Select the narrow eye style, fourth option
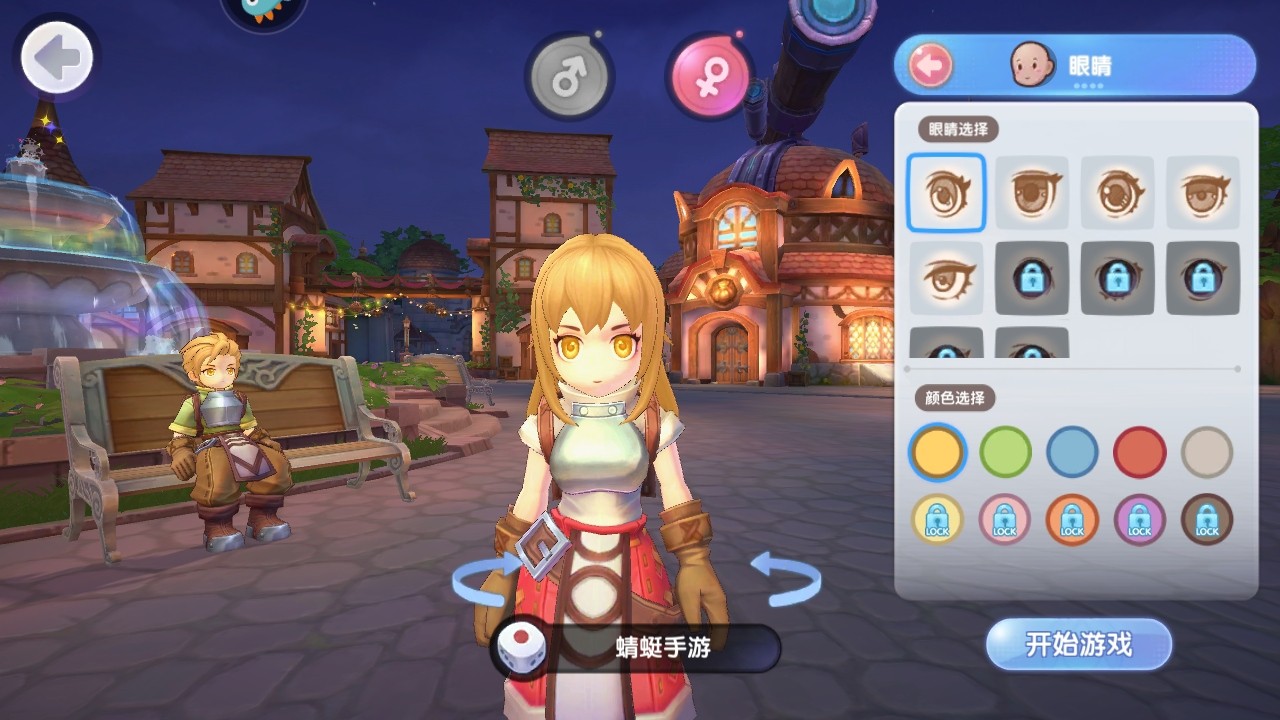 point(1204,193)
